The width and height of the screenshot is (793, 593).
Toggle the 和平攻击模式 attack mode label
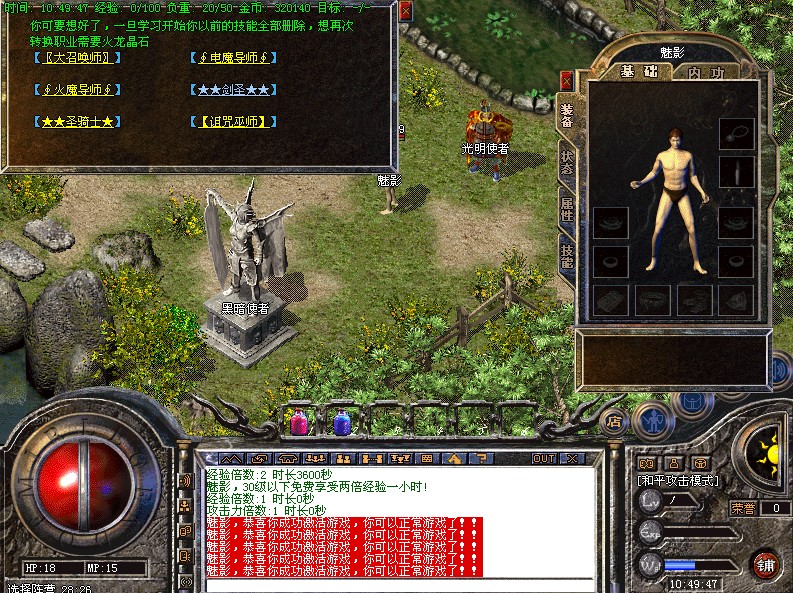click(x=679, y=481)
